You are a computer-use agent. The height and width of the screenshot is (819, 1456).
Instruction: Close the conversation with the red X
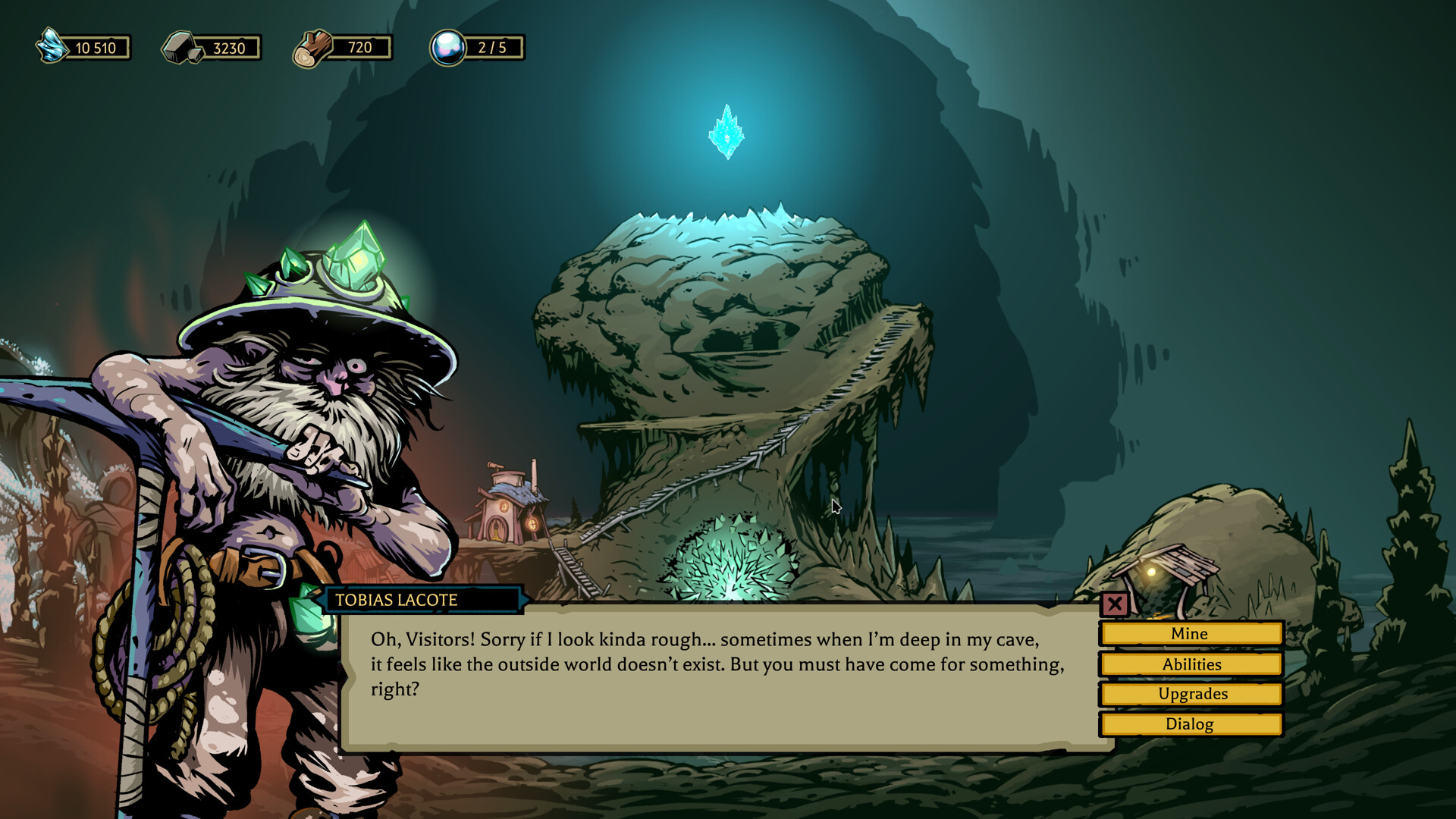pyautogui.click(x=1115, y=604)
